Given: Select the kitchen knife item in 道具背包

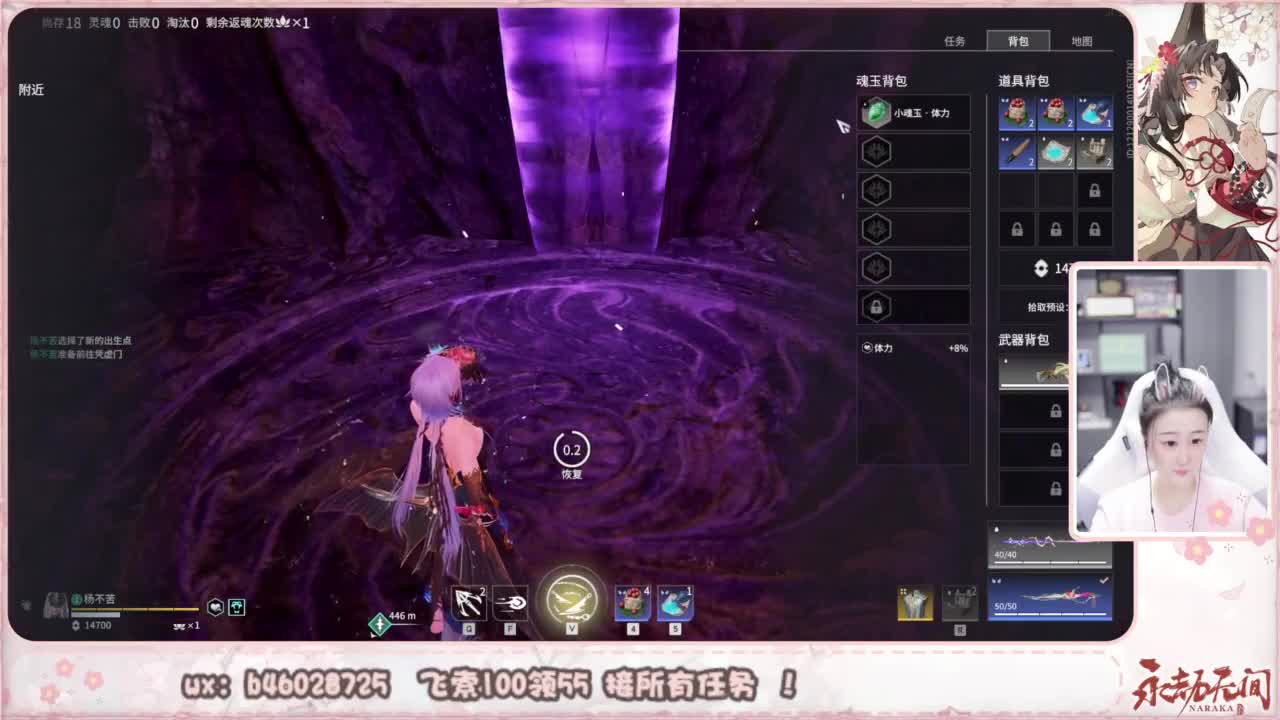Looking at the screenshot, I should click(x=1017, y=151).
